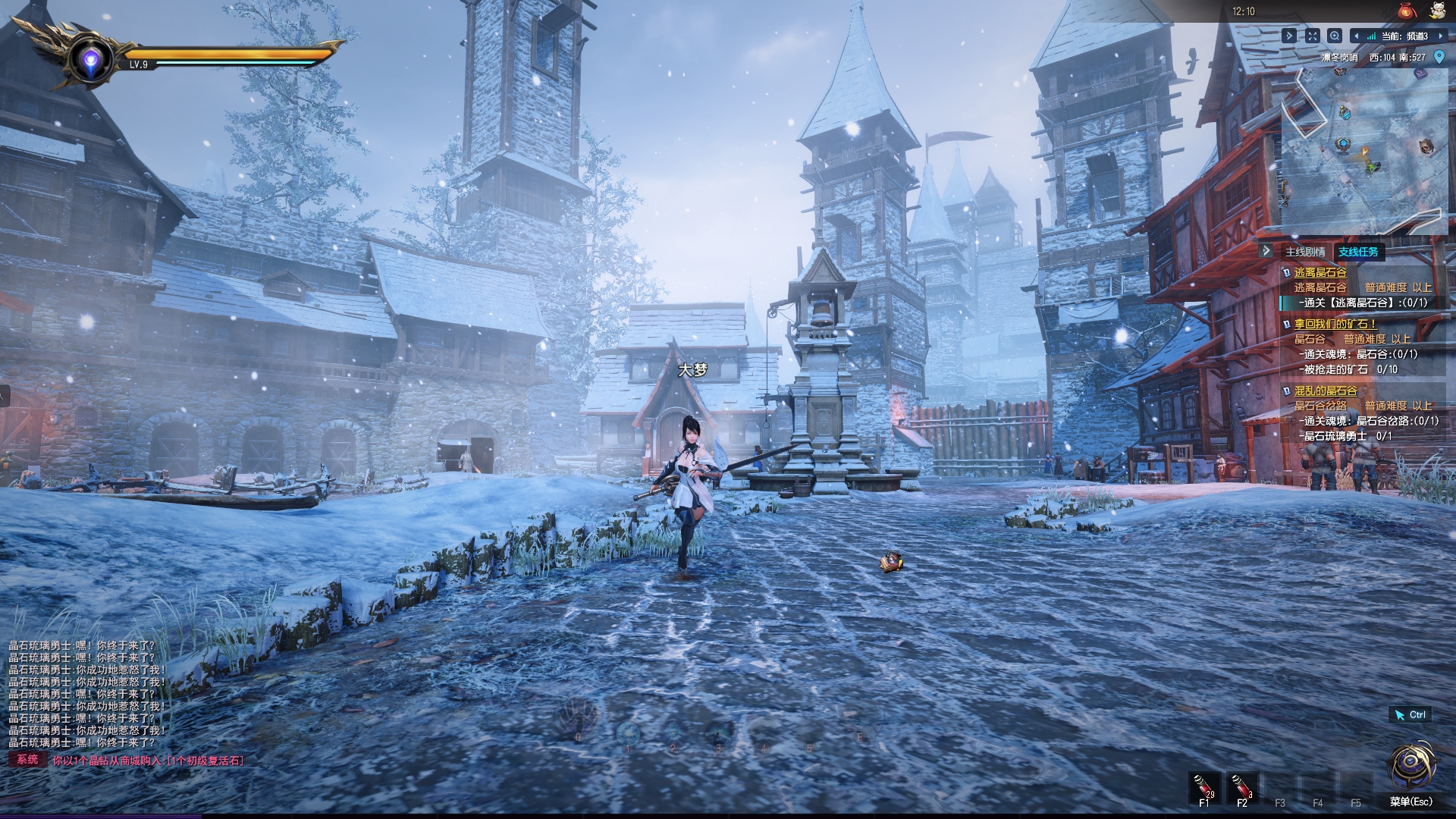Use the red potion in slot F1
This screenshot has height=819, width=1456.
(1204, 786)
